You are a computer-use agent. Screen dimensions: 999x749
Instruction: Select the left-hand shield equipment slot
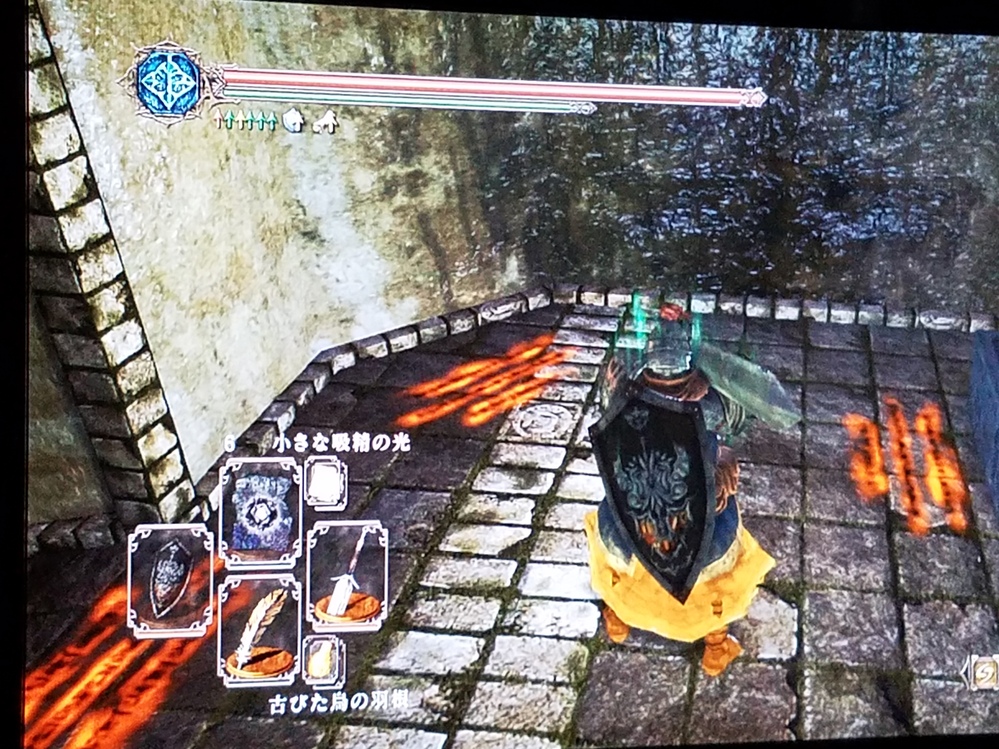(170, 581)
